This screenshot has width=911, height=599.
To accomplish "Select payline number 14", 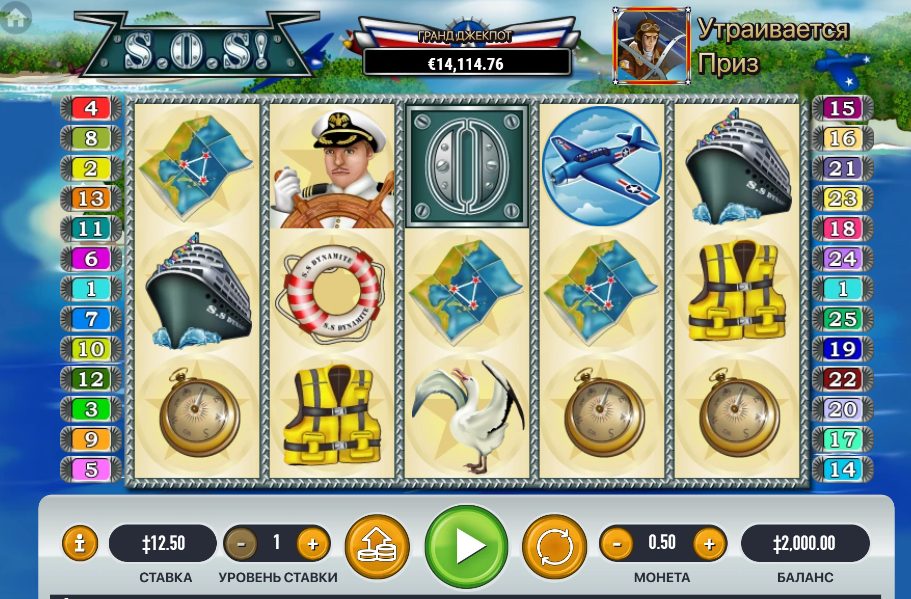I will pos(842,469).
